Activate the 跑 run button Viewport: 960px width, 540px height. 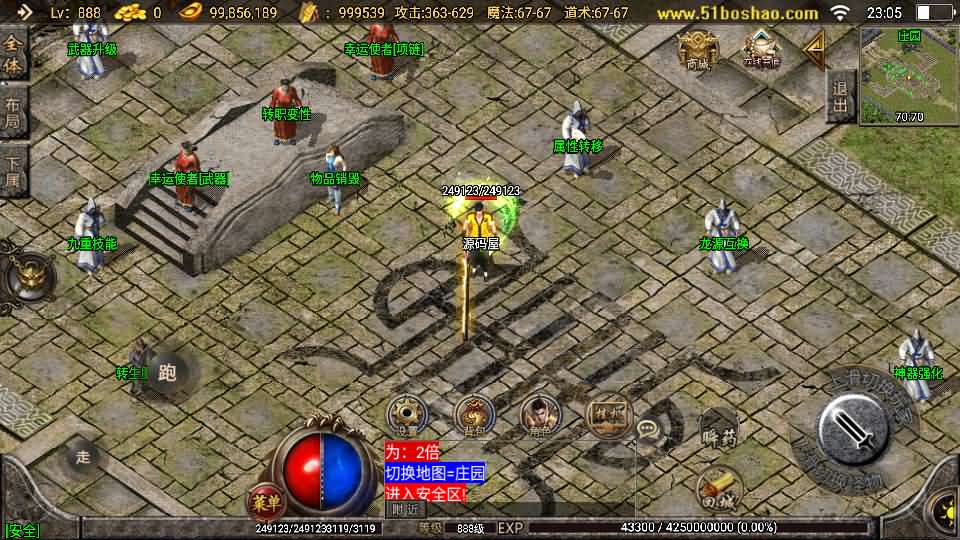click(x=167, y=374)
